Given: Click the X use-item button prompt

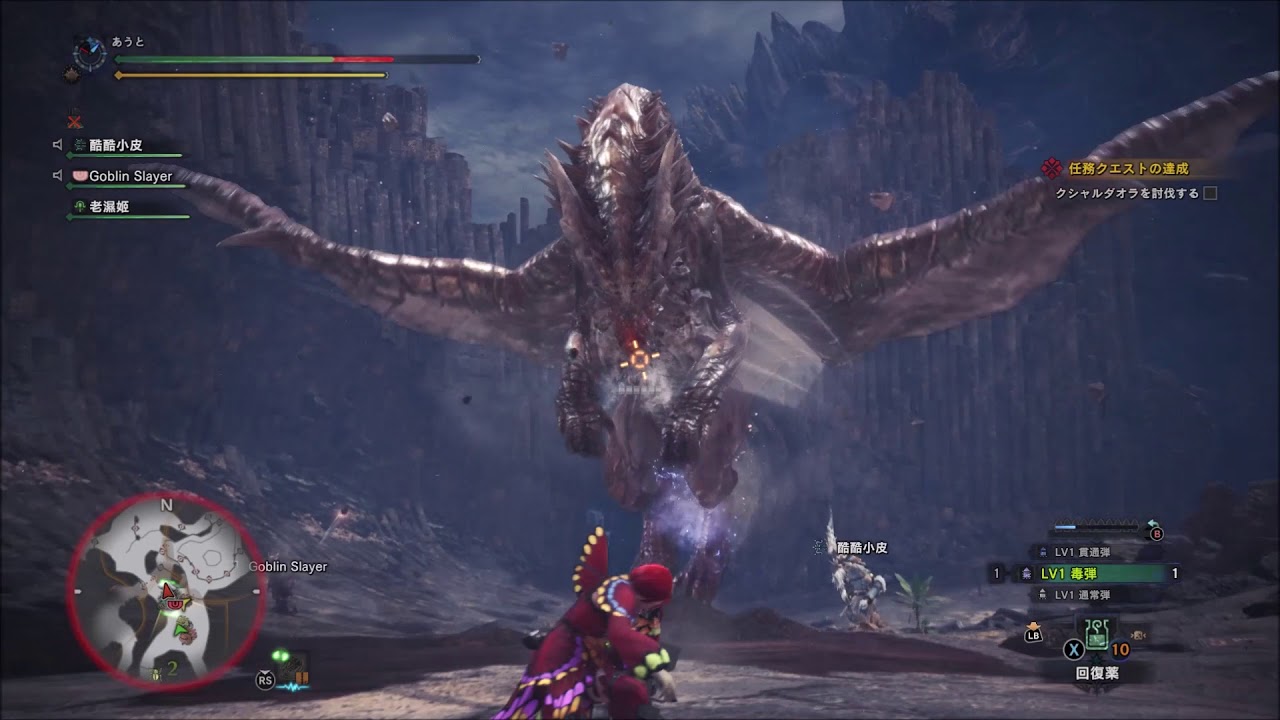Looking at the screenshot, I should 1074,647.
